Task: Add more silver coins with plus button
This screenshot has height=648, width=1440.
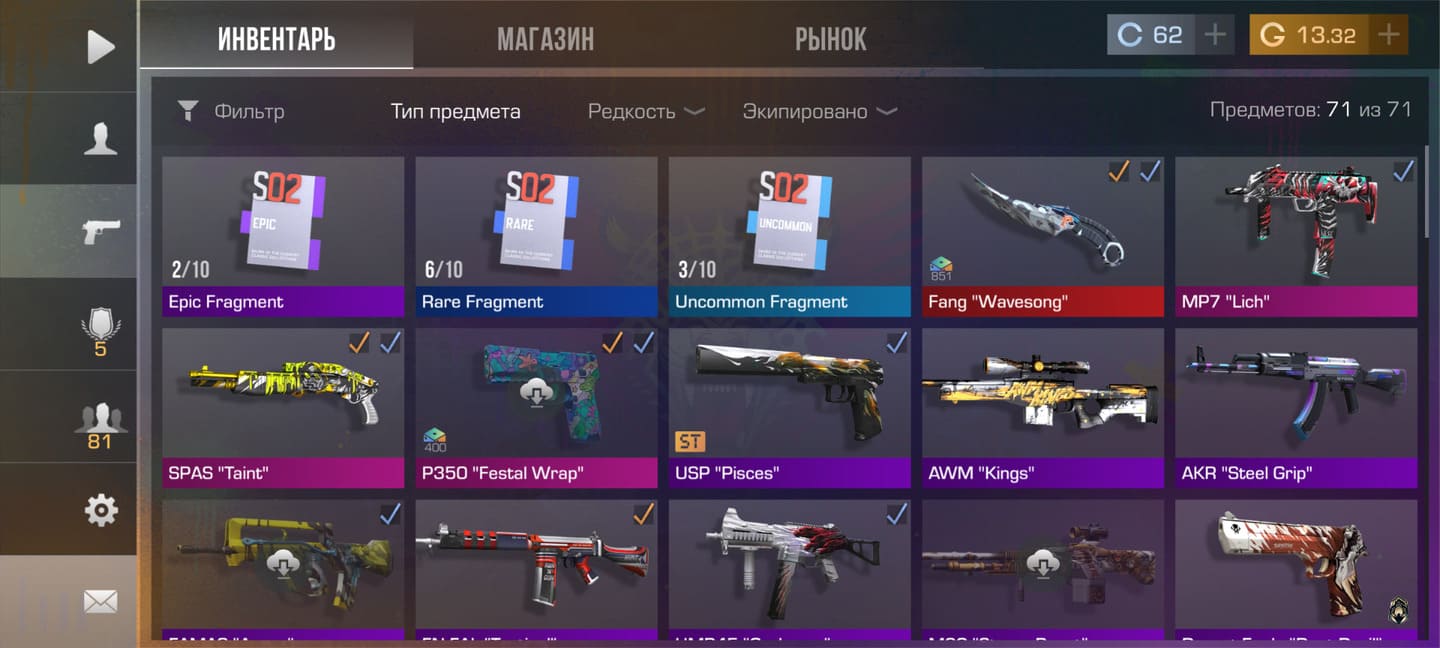Action: click(1214, 35)
